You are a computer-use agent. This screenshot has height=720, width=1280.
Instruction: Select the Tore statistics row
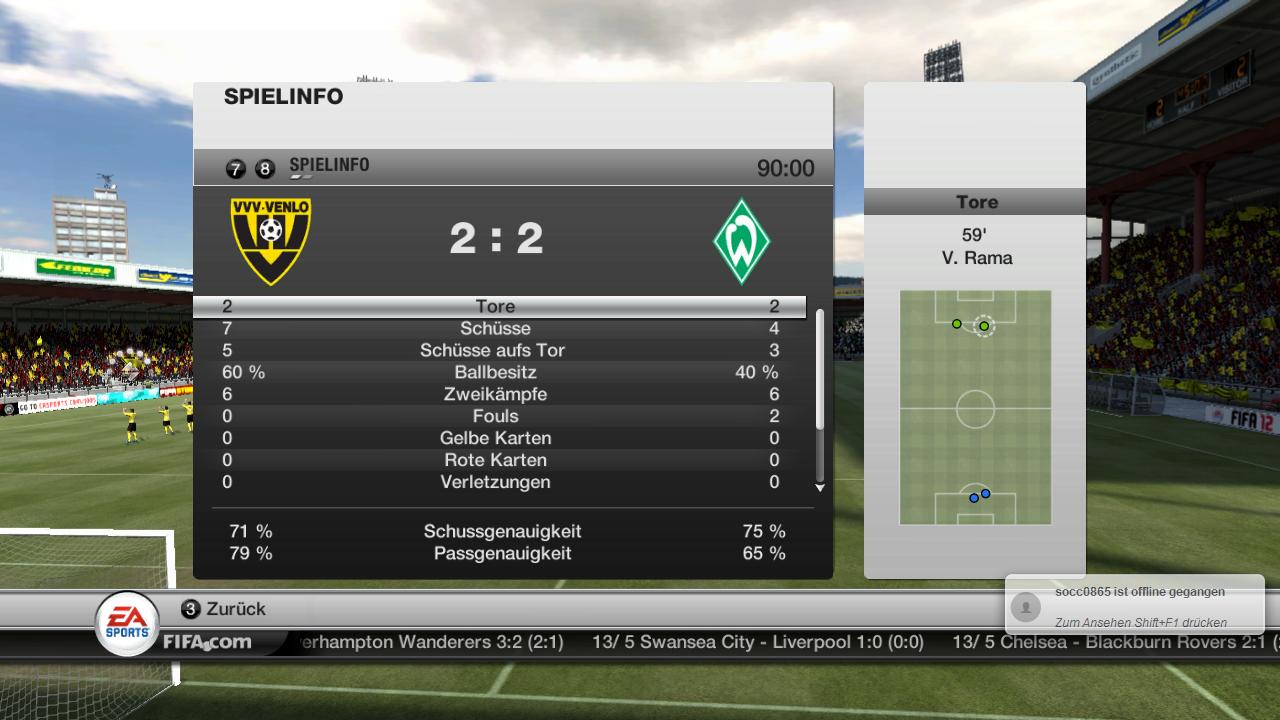point(498,307)
